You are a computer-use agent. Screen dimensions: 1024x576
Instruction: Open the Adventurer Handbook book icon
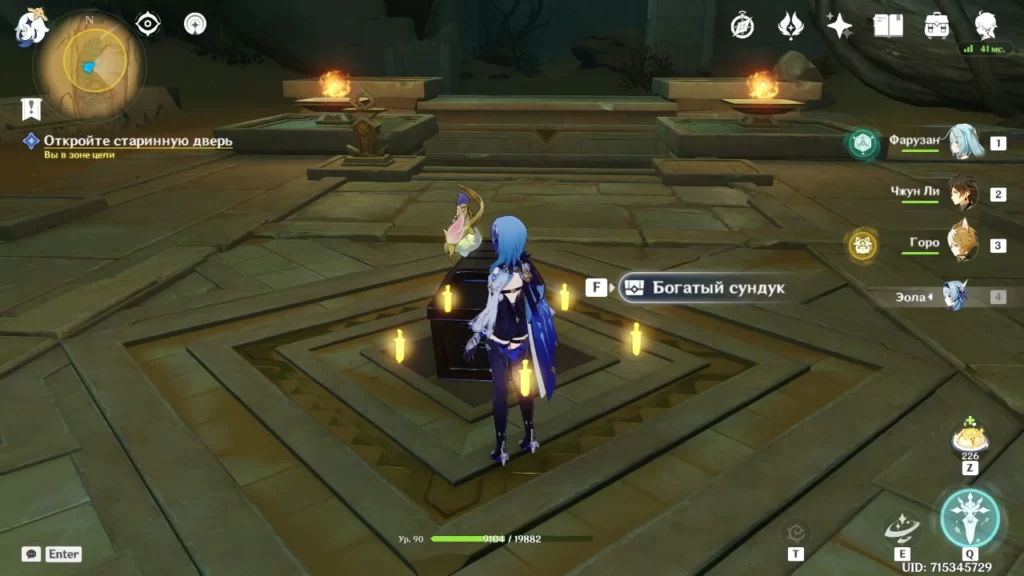(888, 26)
